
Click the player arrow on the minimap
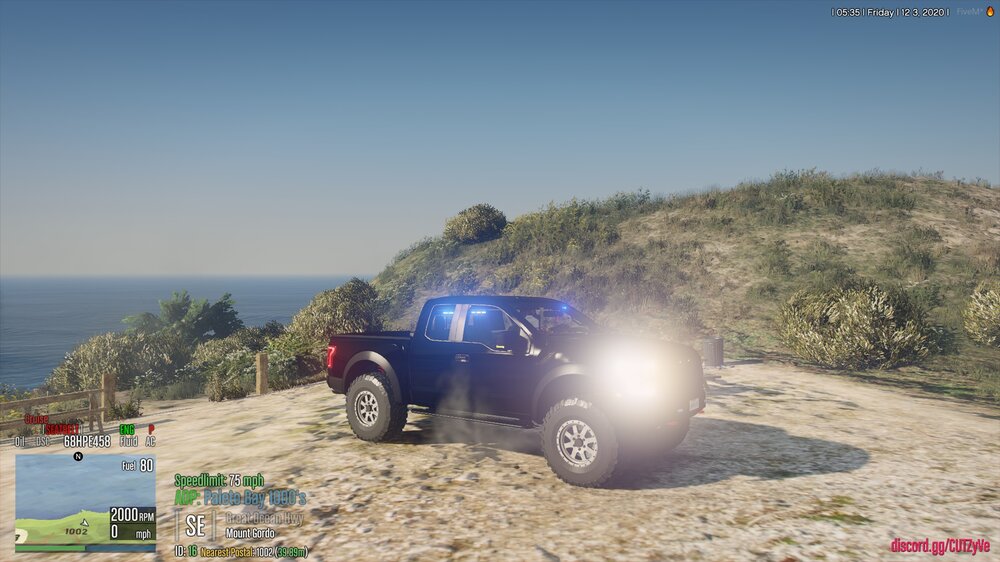[85, 521]
